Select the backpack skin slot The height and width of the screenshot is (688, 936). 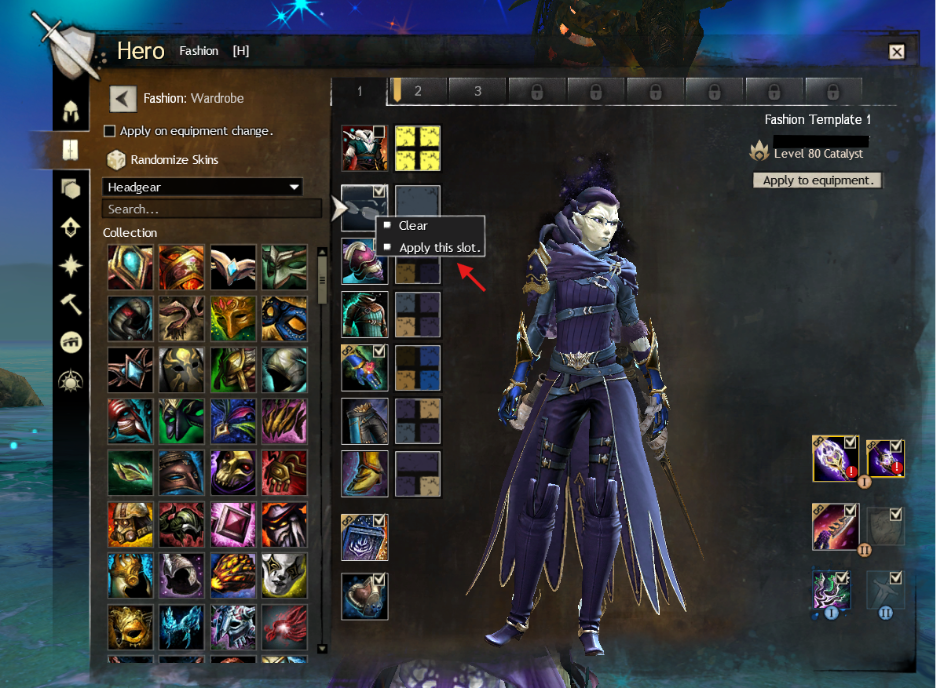tap(364, 536)
